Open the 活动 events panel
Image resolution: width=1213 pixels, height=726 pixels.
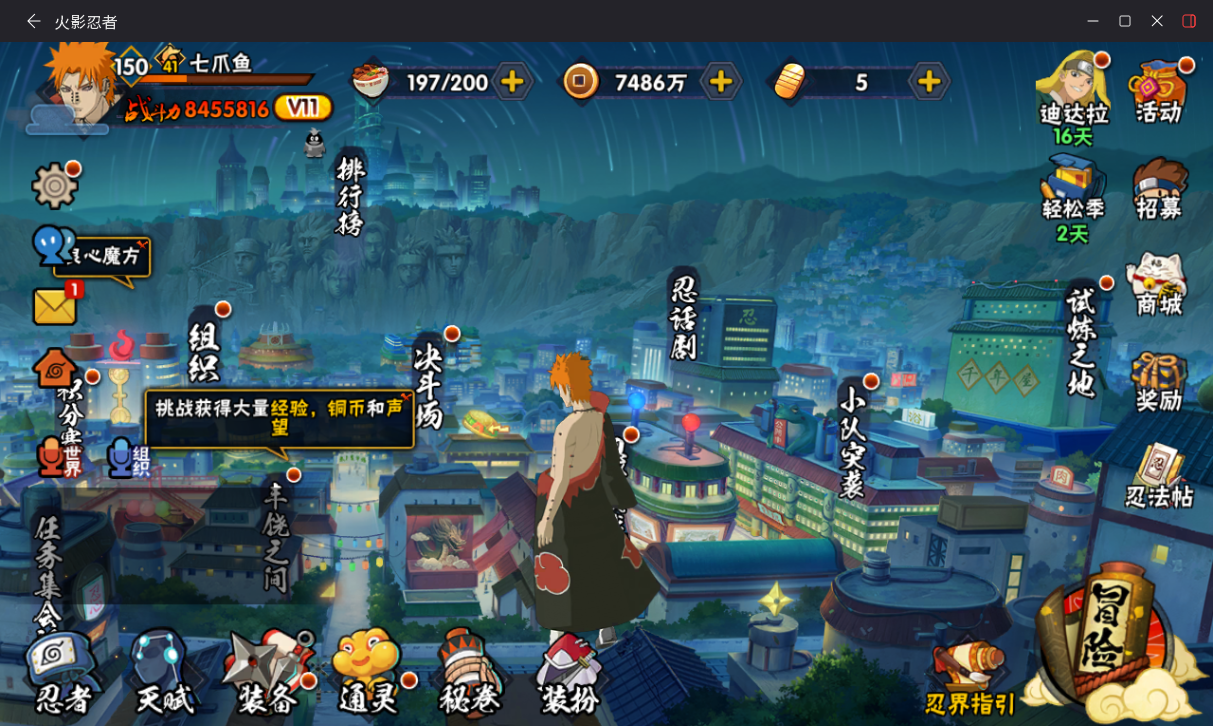(1158, 90)
